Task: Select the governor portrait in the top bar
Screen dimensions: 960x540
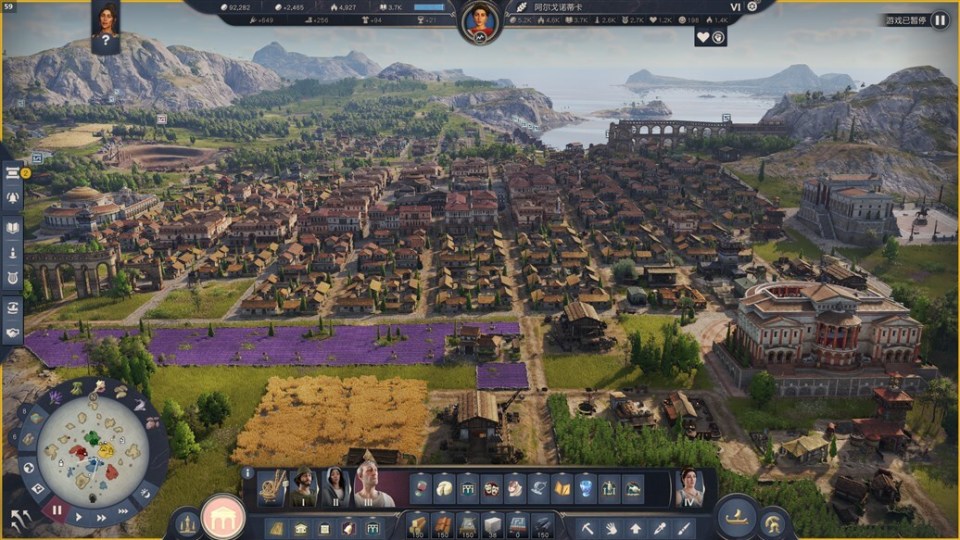Action: point(480,20)
